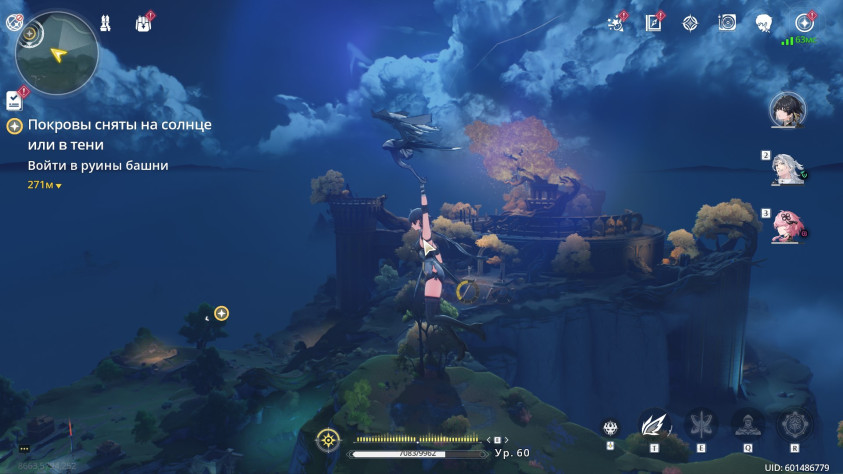Use the echo skill icon labeled Q
843x474 pixels.
pyautogui.click(x=746, y=426)
